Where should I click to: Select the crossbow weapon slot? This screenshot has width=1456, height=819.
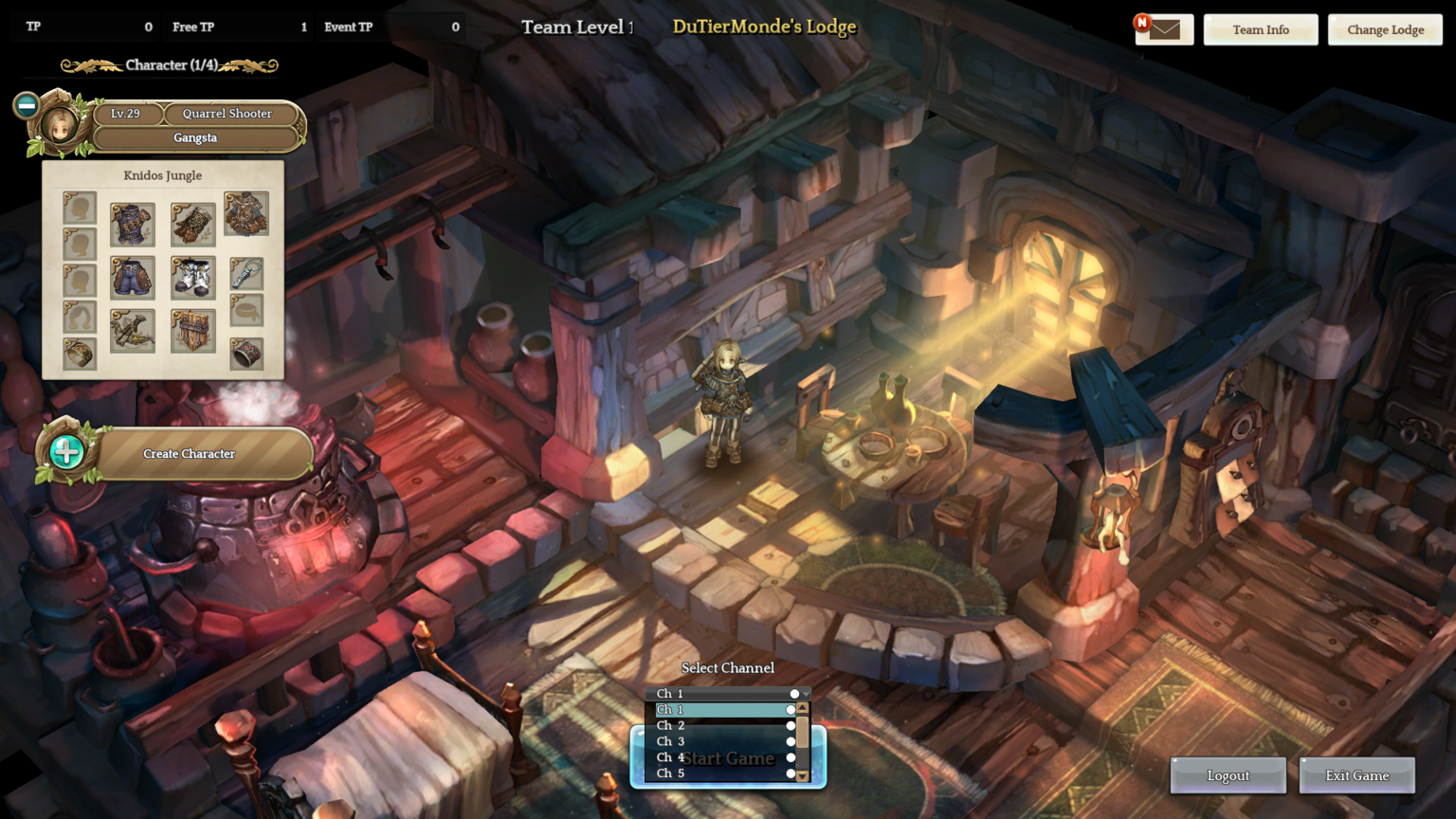tap(132, 331)
